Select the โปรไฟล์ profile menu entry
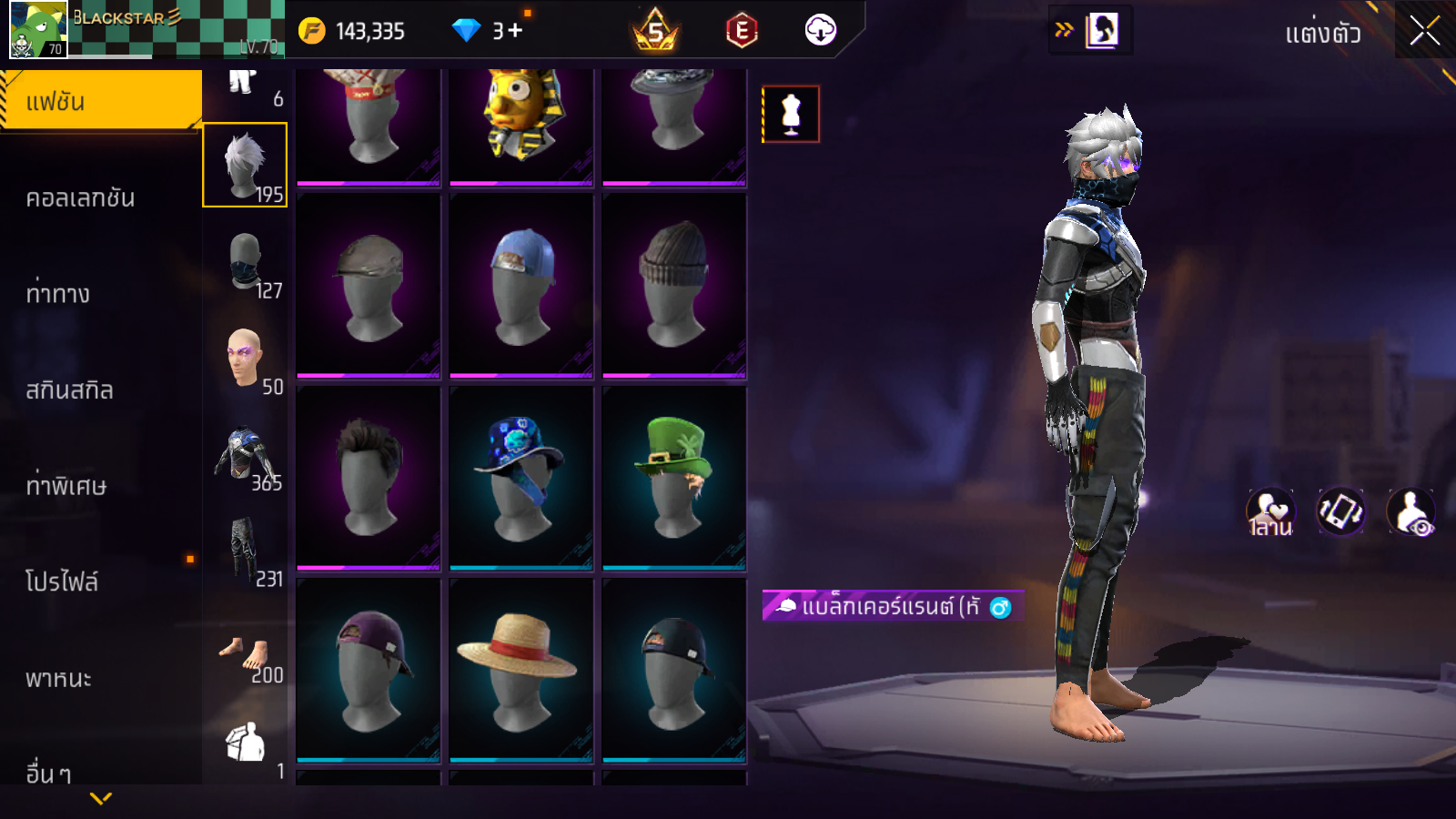This screenshot has width=1456, height=819. pyautogui.click(x=62, y=582)
